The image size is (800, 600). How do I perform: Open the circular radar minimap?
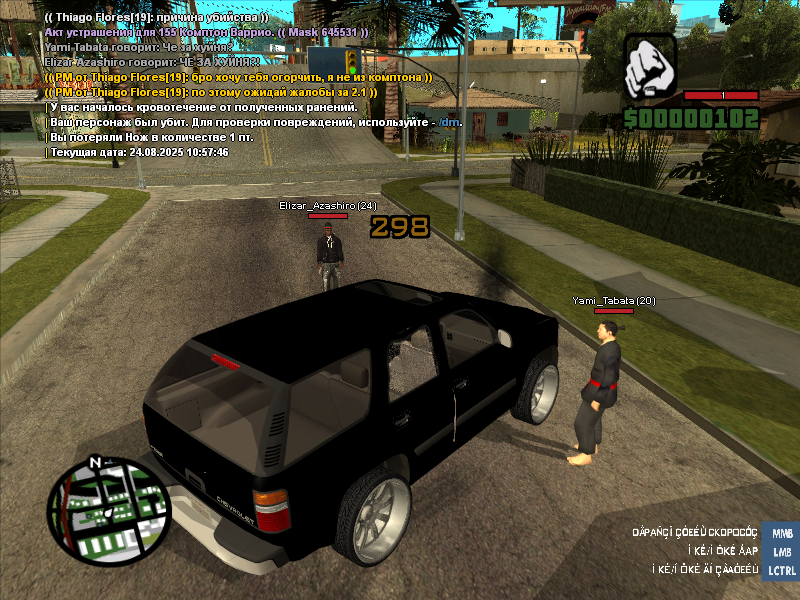pos(109,512)
